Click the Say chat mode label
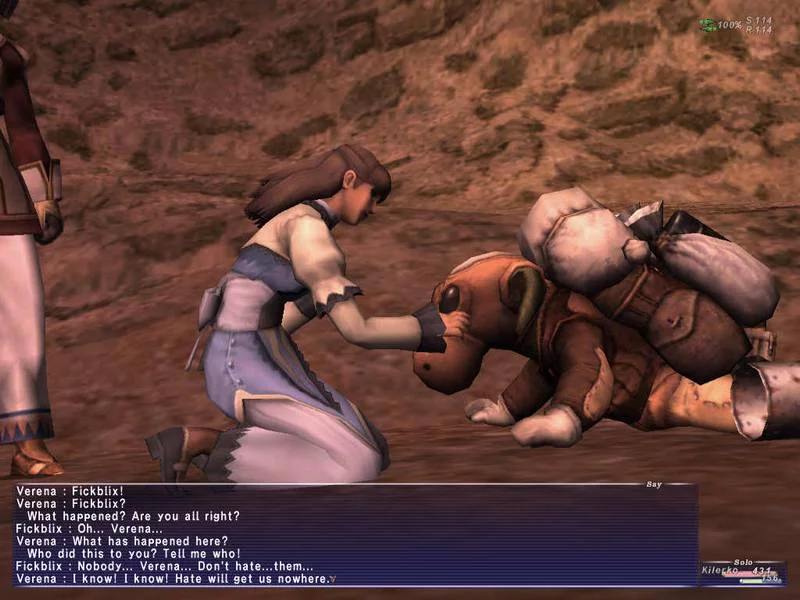This screenshot has height=600, width=800. pyautogui.click(x=654, y=484)
